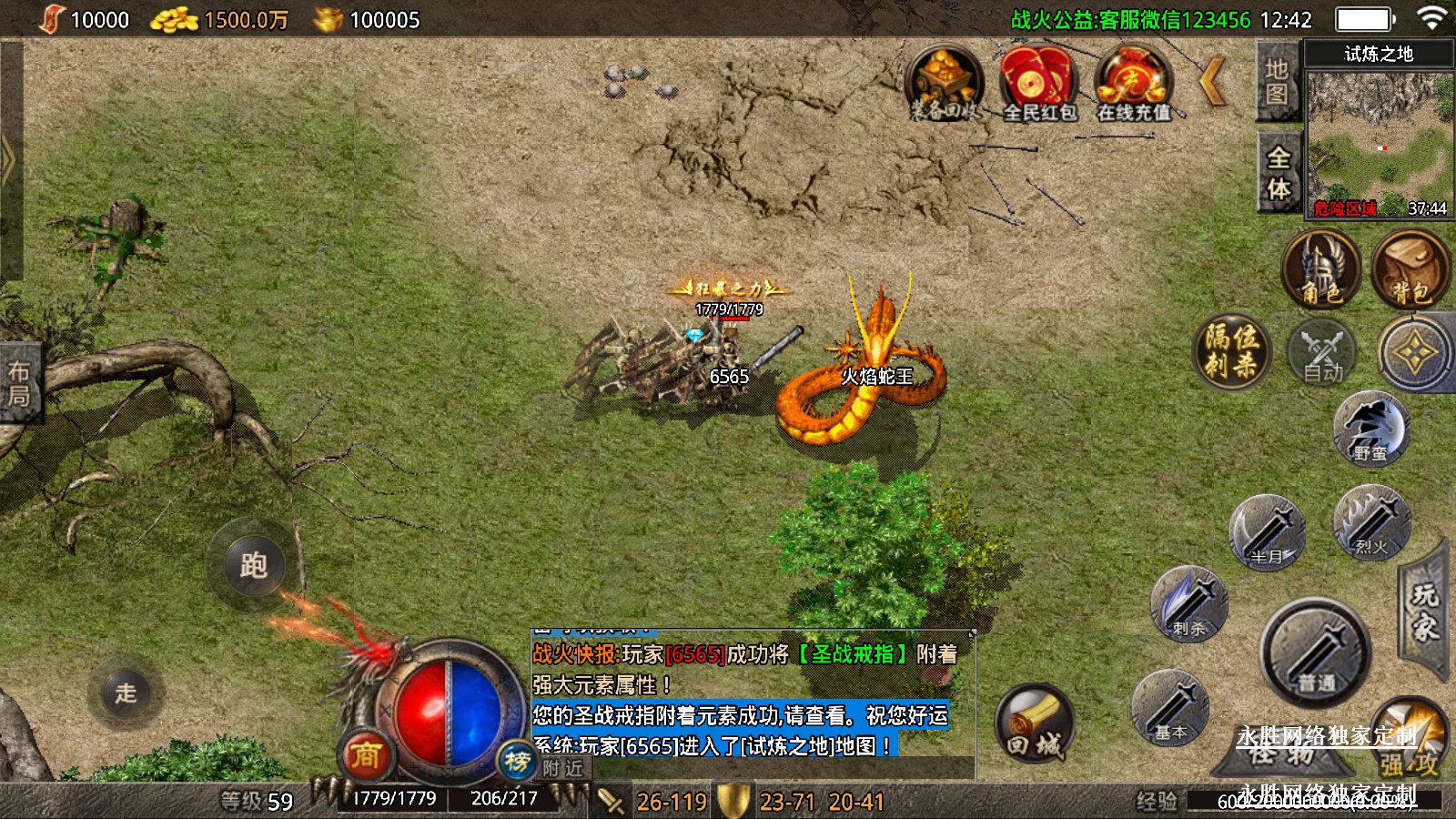Select the 全体 attack mode button

click(x=1278, y=173)
